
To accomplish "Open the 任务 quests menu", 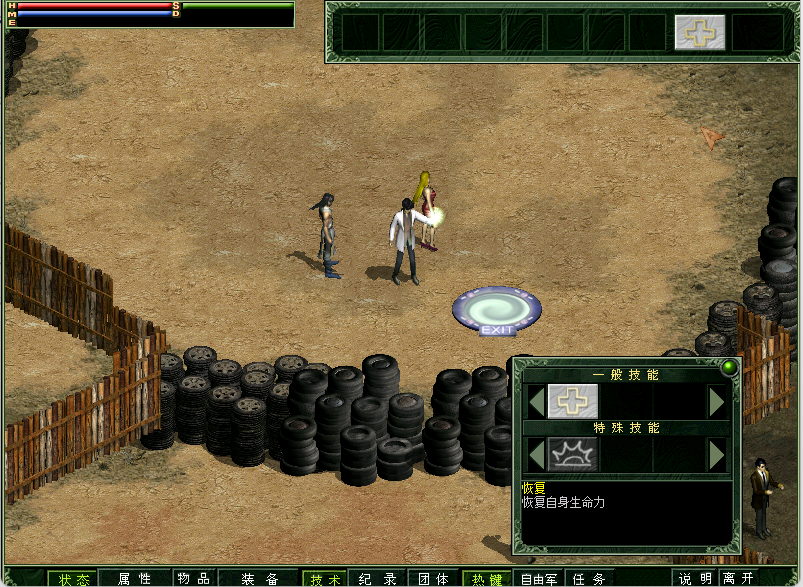I will click(x=590, y=578).
